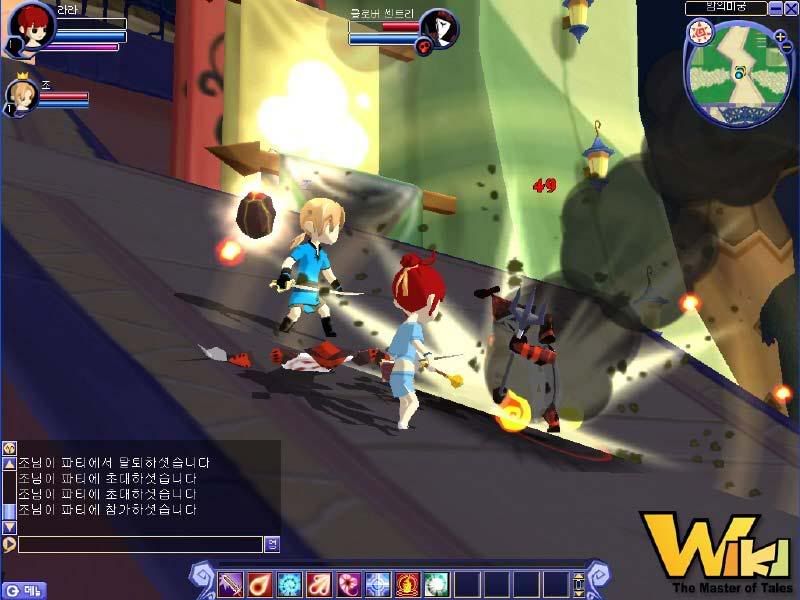Activate the green-white orb skill
800x600 pixels.
pos(436,583)
